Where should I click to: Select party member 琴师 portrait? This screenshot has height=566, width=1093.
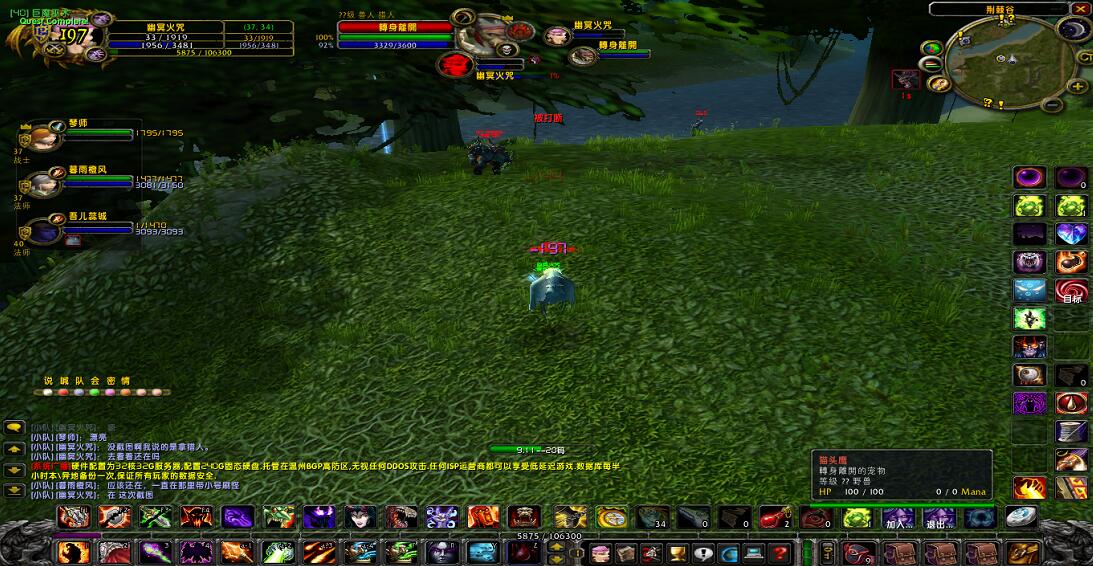click(42, 136)
